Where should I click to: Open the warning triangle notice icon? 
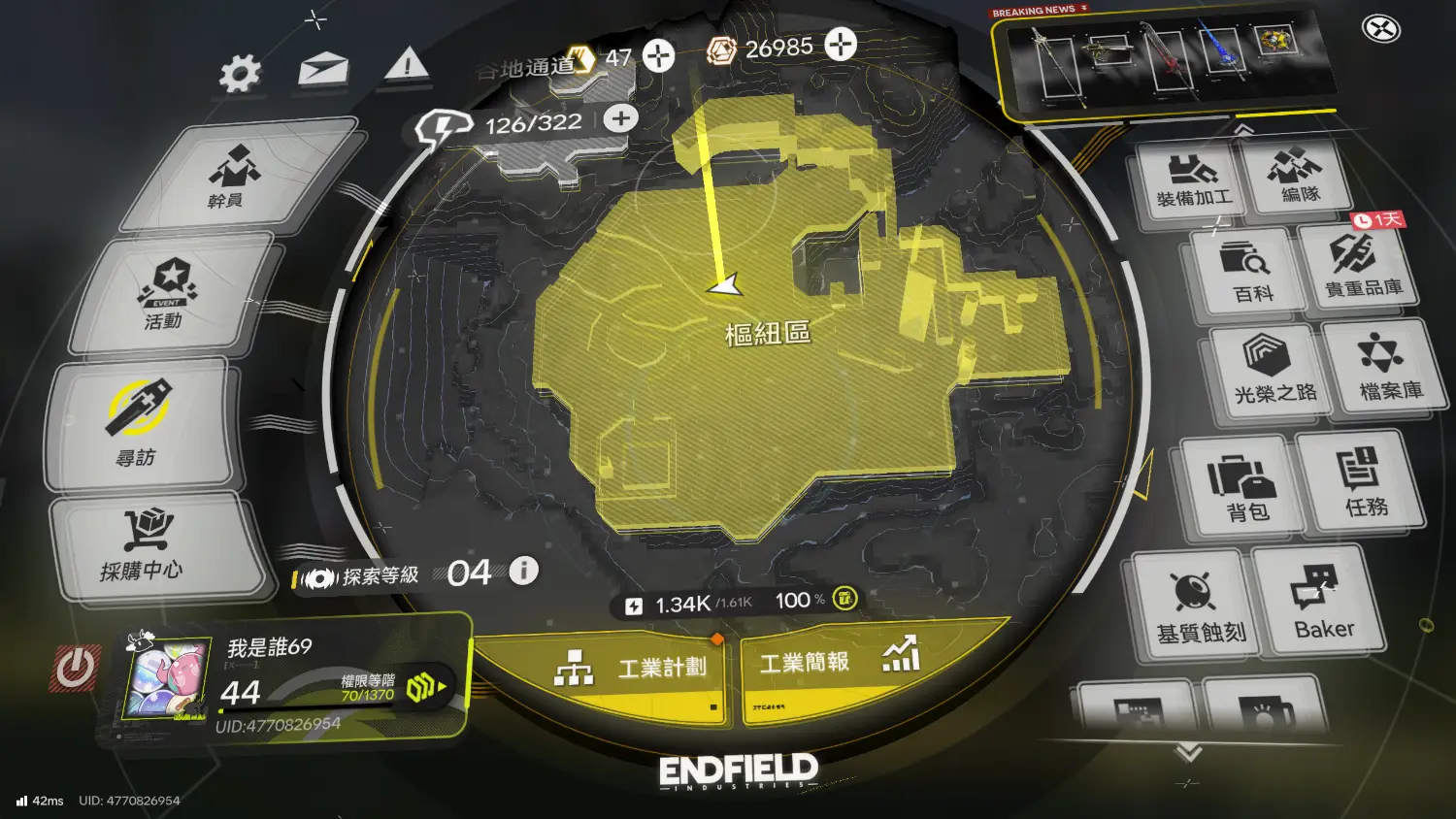pos(407,66)
